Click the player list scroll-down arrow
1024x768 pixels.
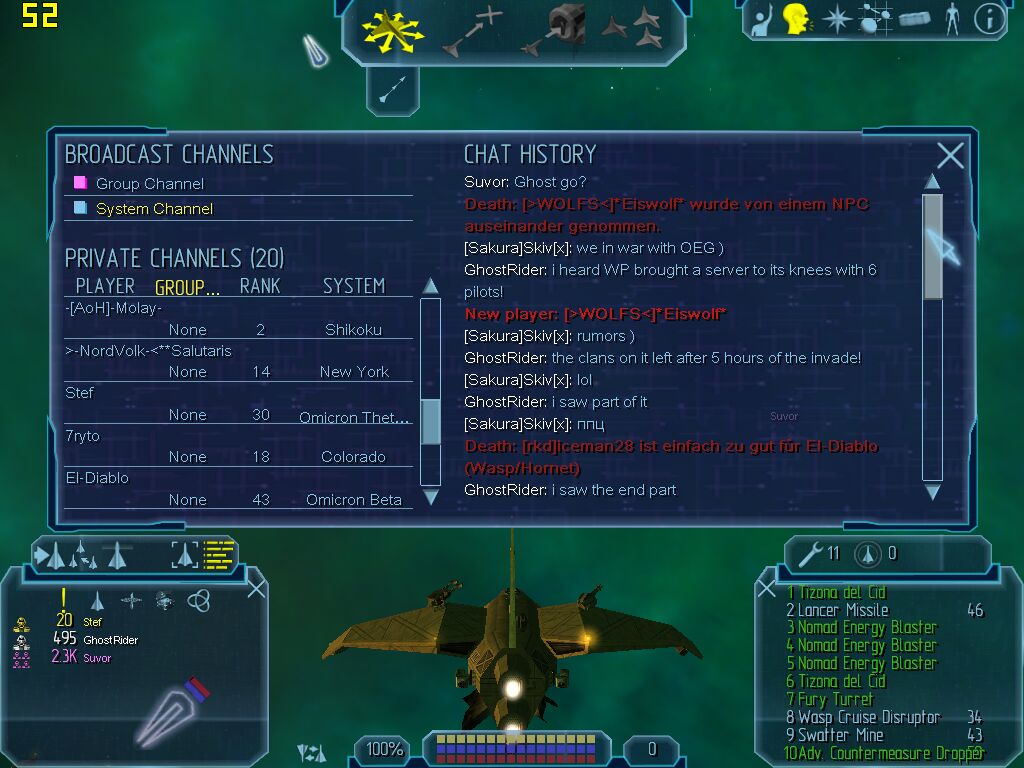pyautogui.click(x=431, y=496)
